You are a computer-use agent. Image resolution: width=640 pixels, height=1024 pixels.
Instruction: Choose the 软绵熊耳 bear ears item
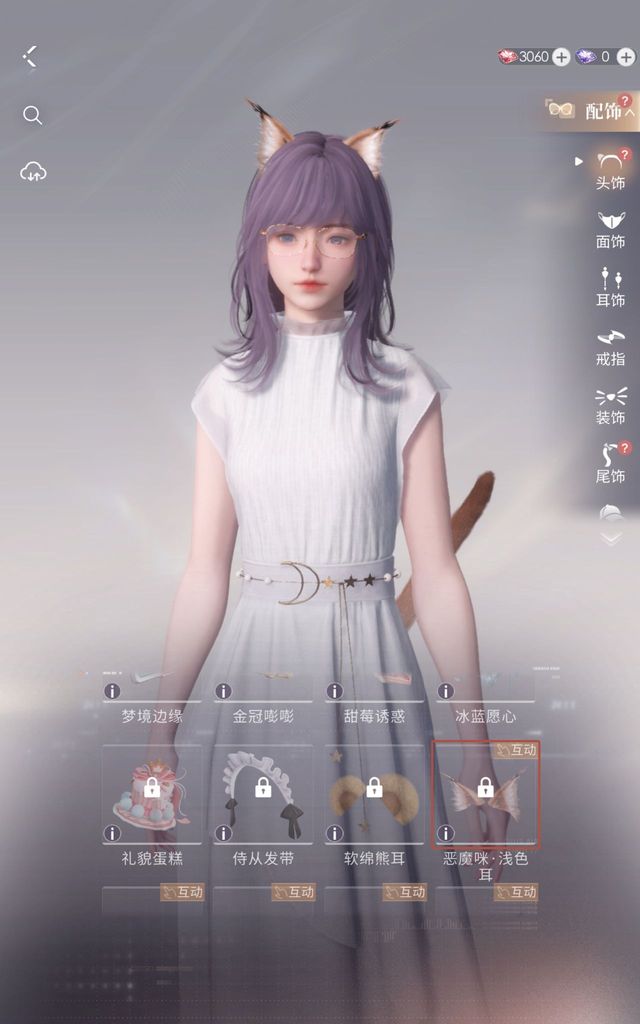[374, 795]
